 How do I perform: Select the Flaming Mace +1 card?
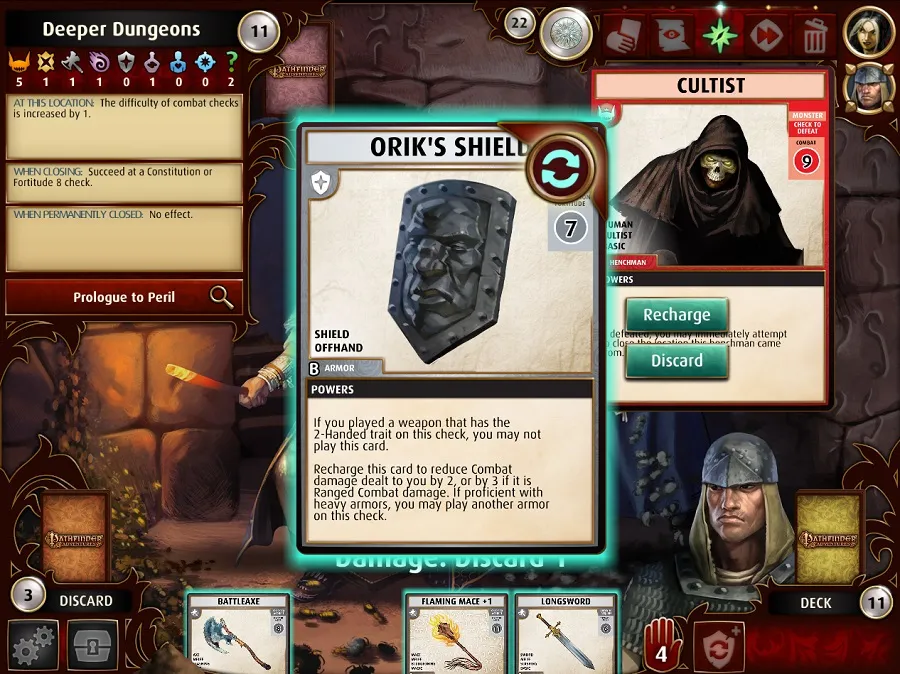coord(457,634)
